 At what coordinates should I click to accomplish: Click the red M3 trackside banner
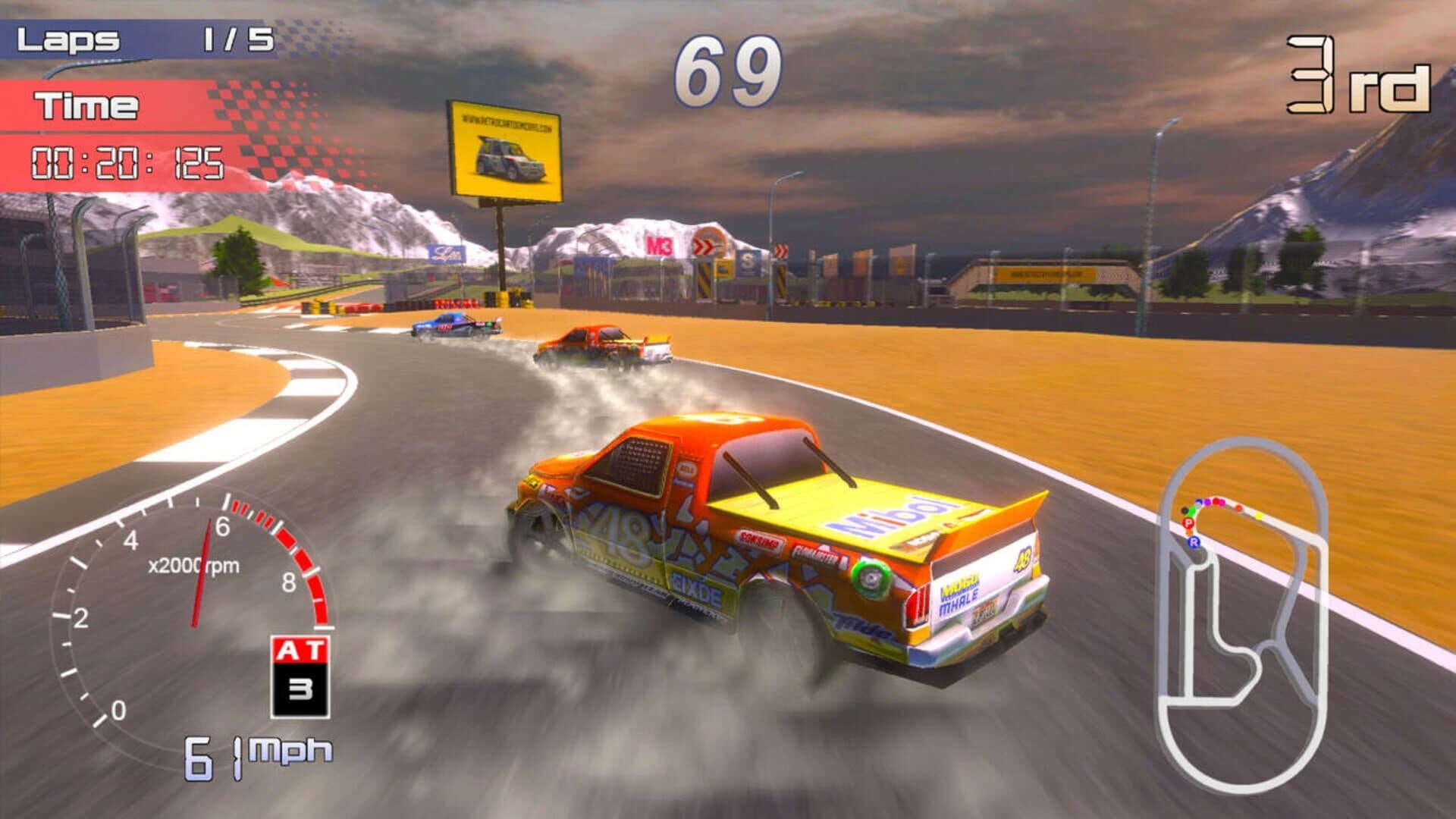(661, 245)
